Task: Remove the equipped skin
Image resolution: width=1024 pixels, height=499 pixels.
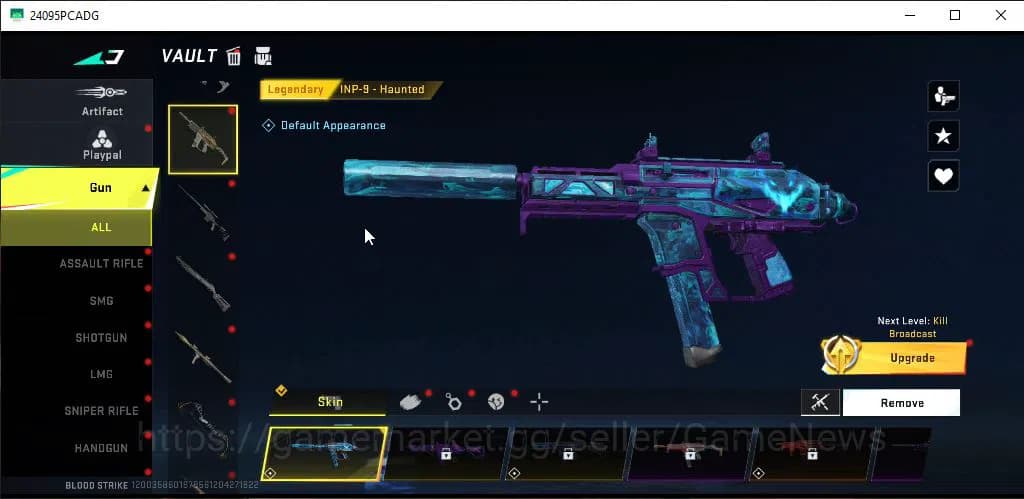Action: (901, 403)
